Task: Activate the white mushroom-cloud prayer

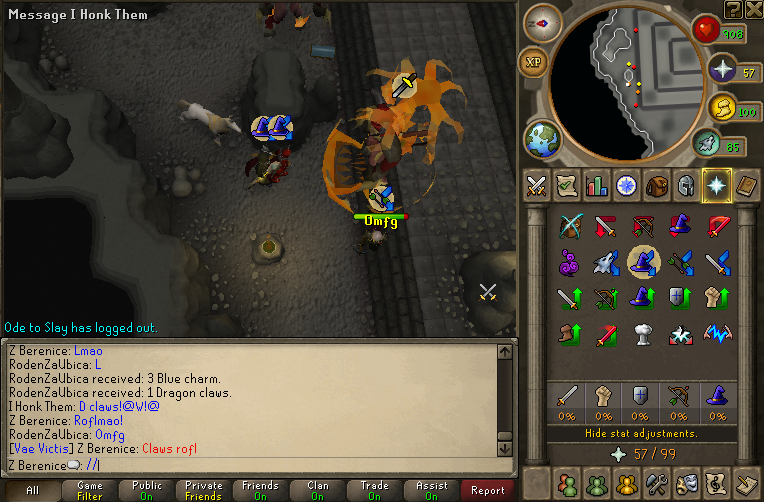Action: (642, 332)
